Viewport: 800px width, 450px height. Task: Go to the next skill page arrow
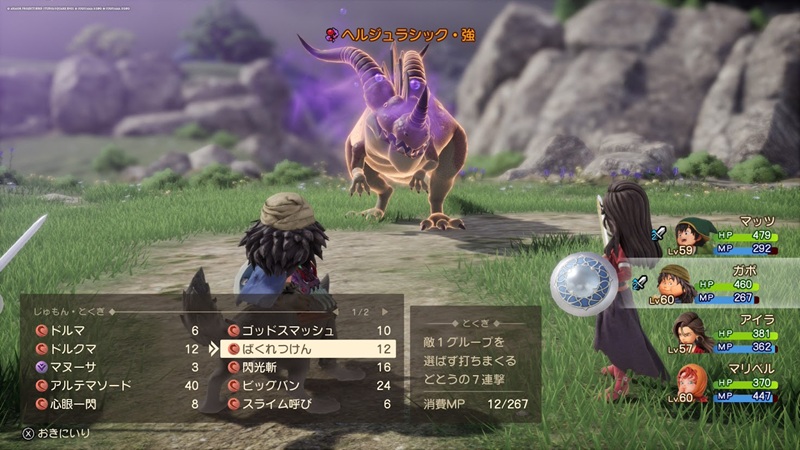tap(384, 311)
